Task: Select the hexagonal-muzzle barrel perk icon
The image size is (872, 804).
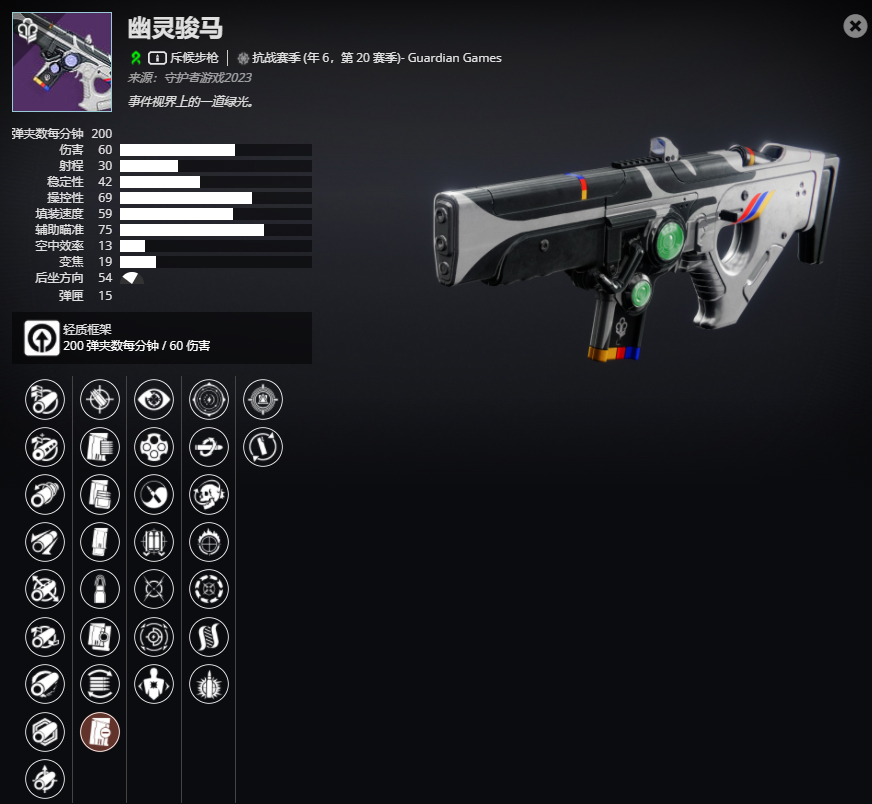Action: [x=45, y=732]
